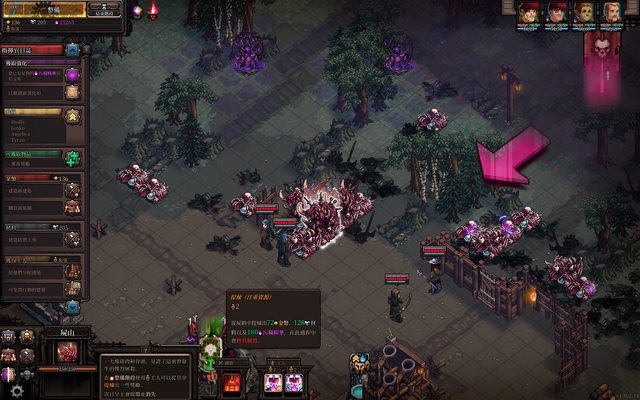Click the red blood drop resource icon
Image resolution: width=640 pixels, height=400 pixels.
tap(153, 10)
